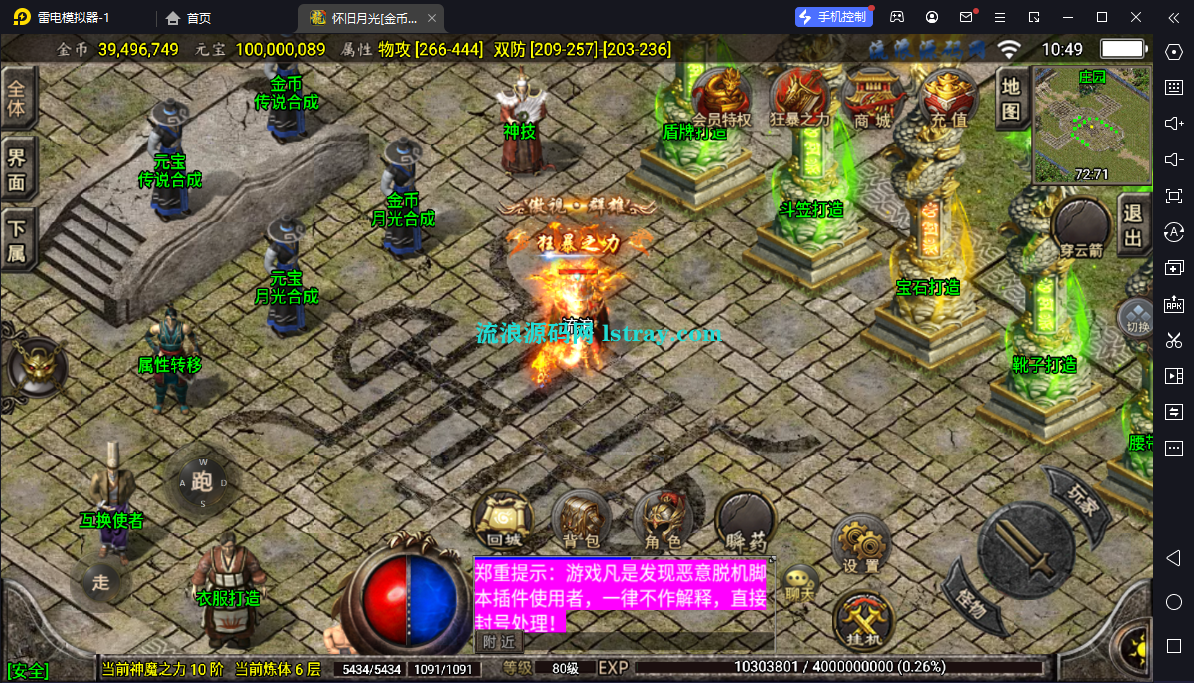
Task: Open the 会员特权 VIP privileges icon
Action: (722, 96)
